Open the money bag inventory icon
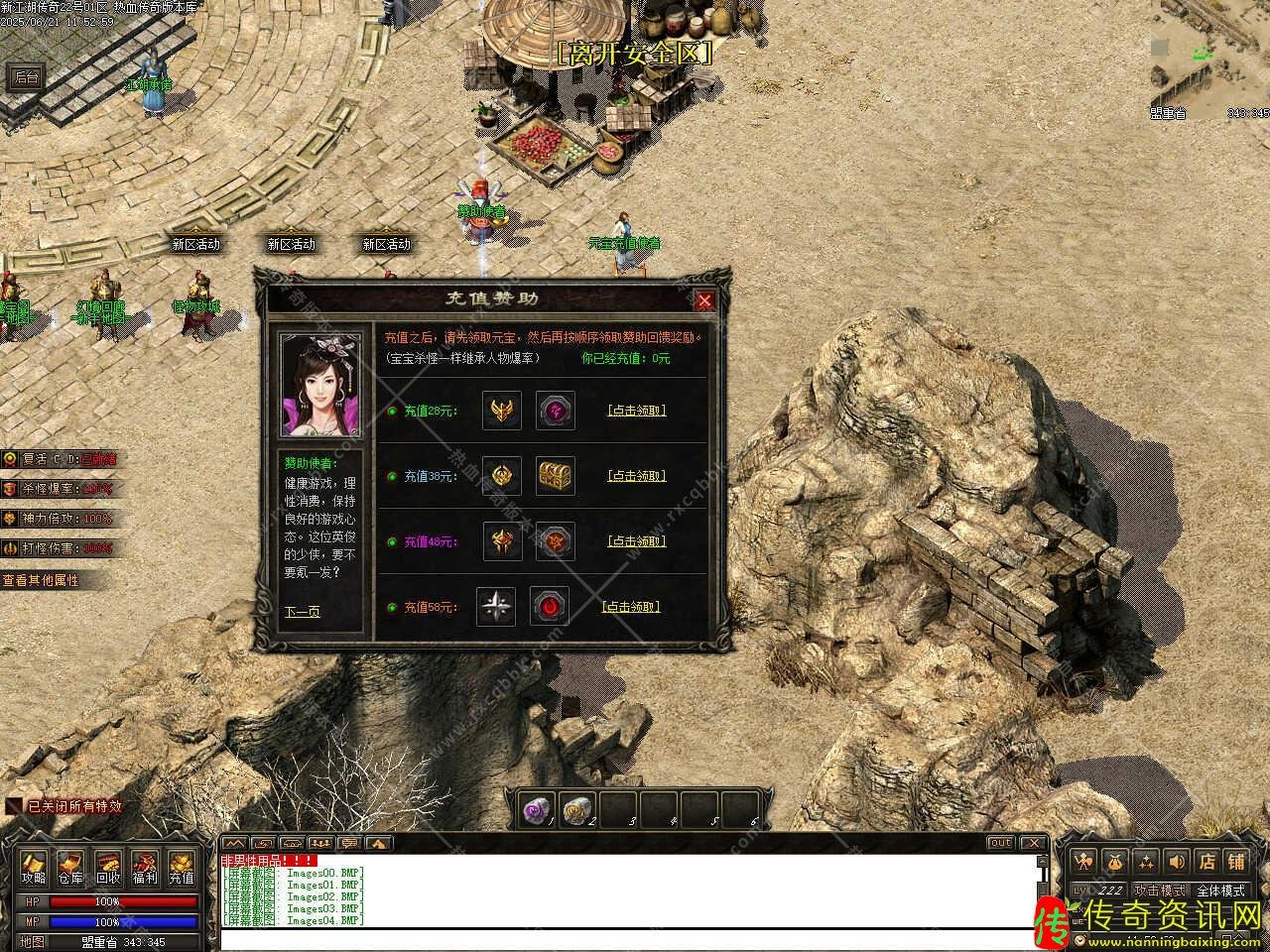1270x952 pixels. pos(1116,861)
